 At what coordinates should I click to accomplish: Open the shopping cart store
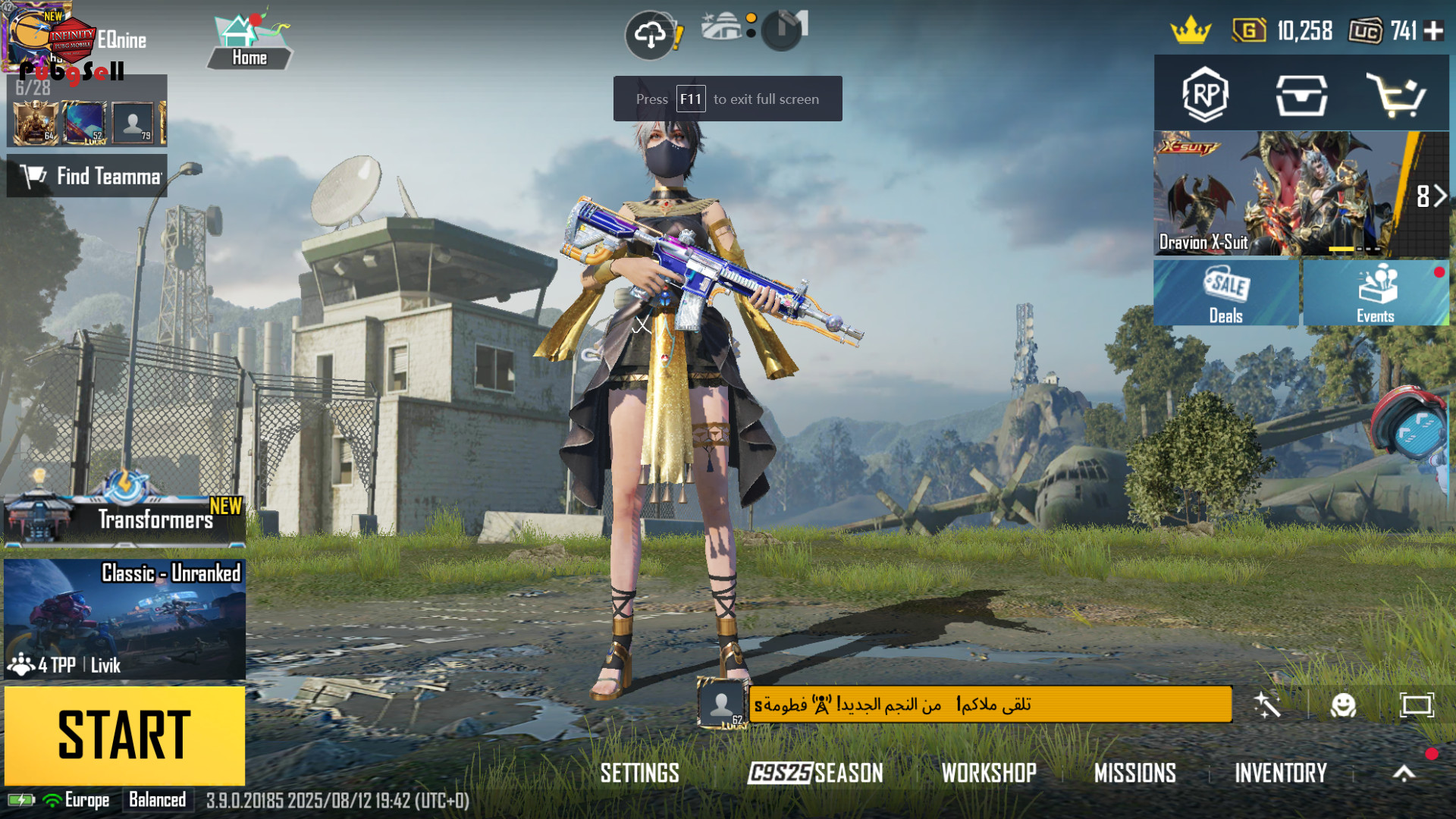1395,95
